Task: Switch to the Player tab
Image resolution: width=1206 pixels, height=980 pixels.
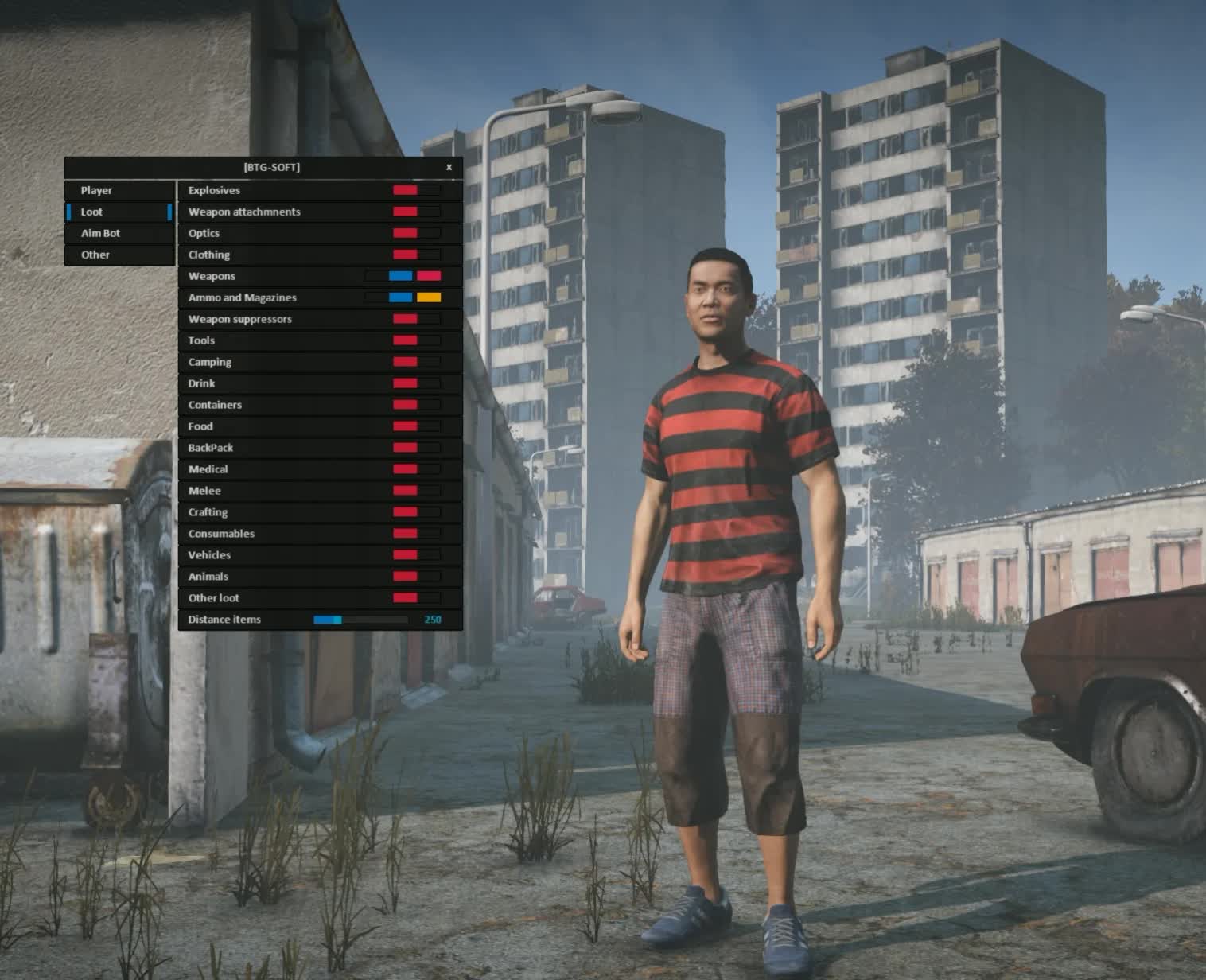Action: 119,191
